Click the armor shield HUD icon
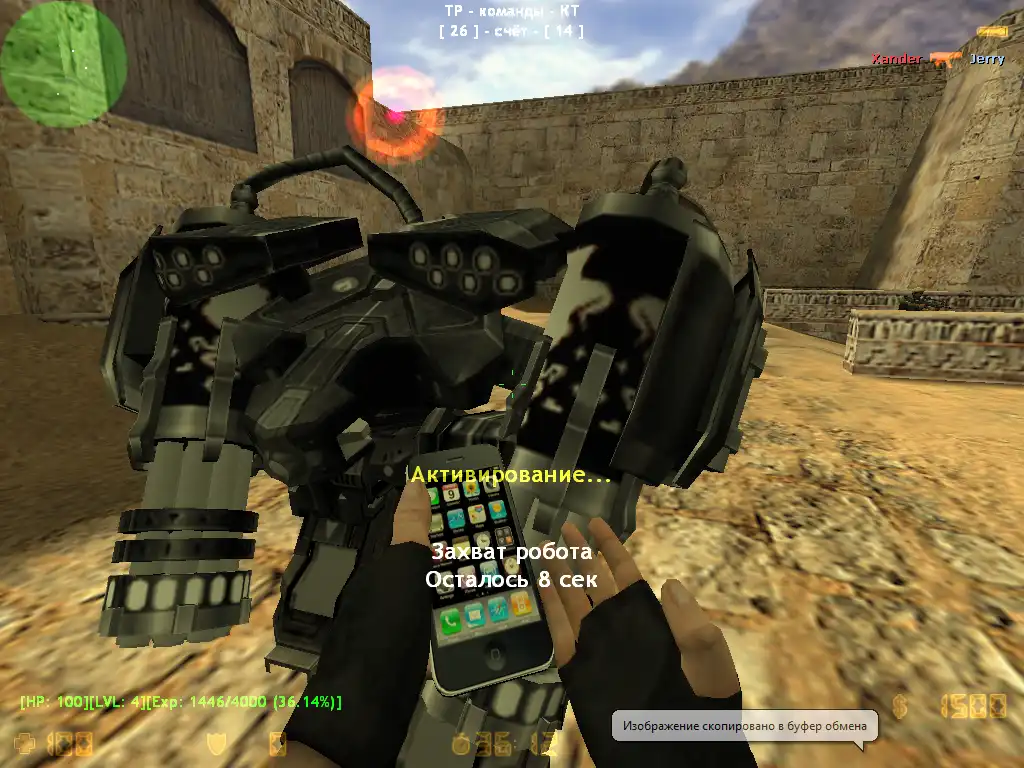The image size is (1024, 768). [215, 744]
